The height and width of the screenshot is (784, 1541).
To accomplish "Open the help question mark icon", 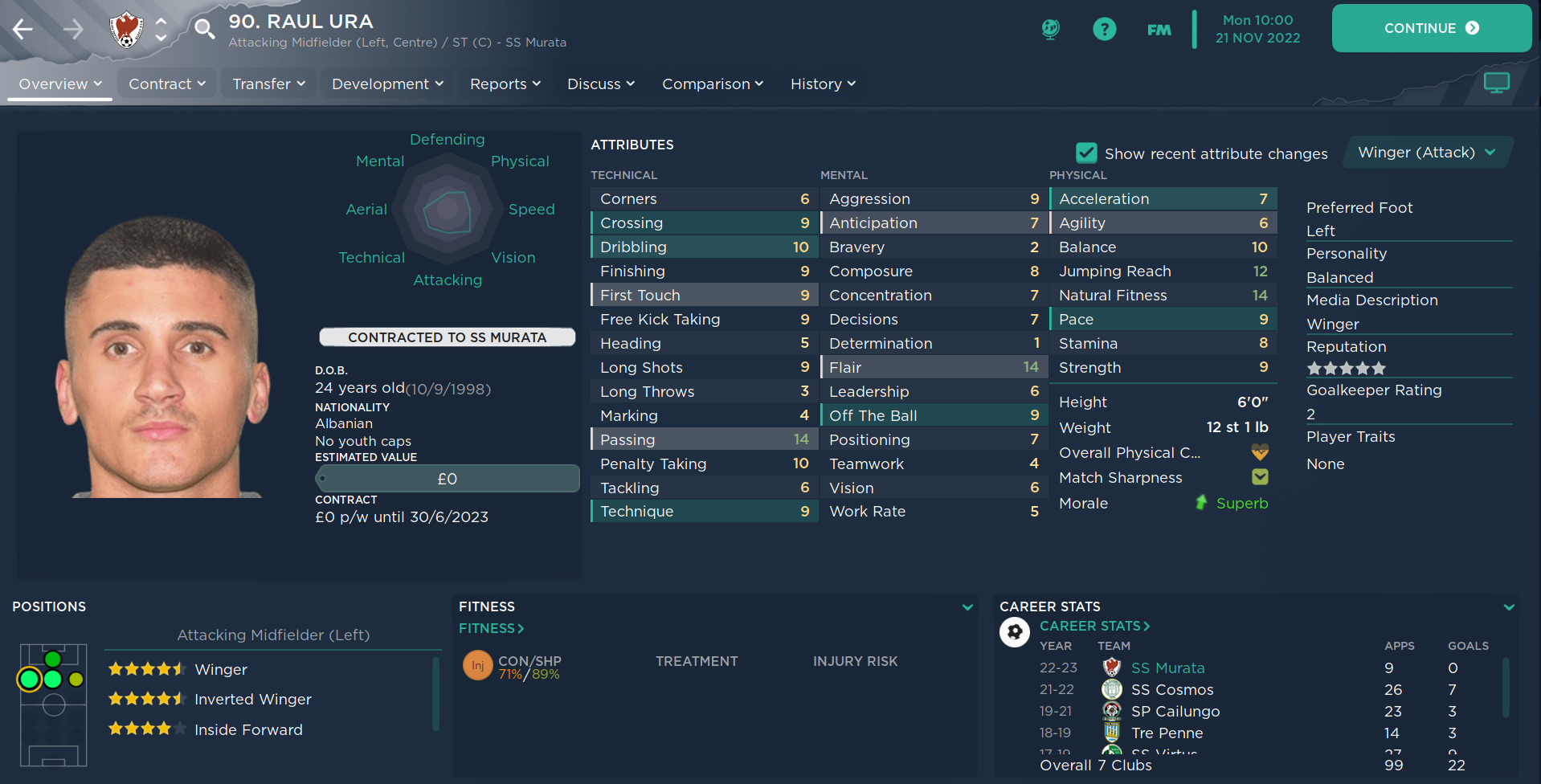I will (1104, 28).
